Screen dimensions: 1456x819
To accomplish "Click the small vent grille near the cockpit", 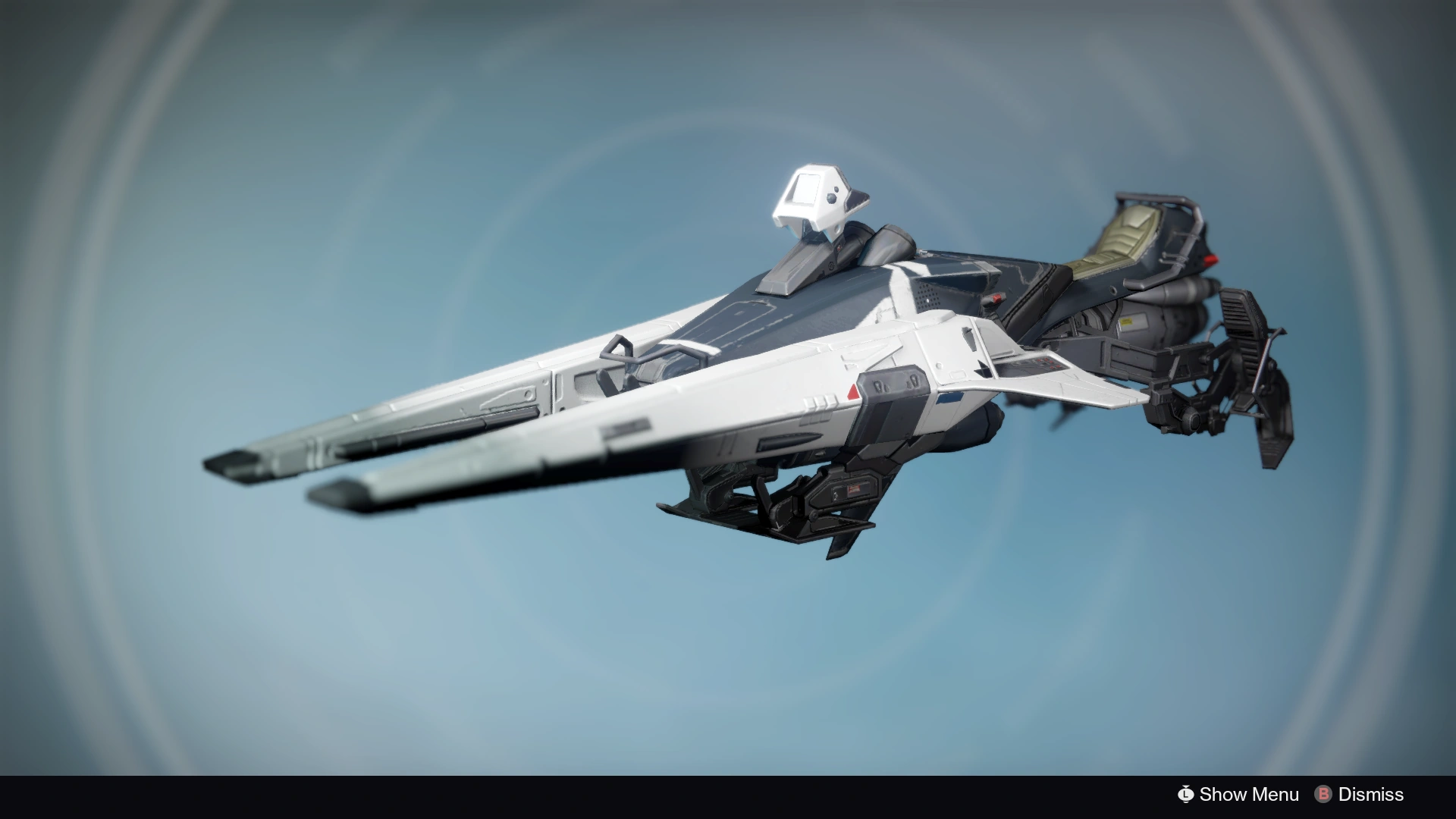I will click(928, 294).
